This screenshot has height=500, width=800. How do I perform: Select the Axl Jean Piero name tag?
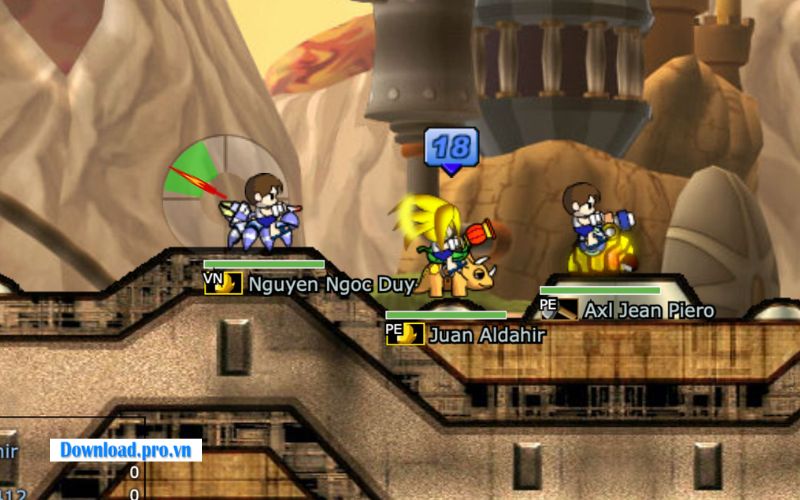[649, 311]
